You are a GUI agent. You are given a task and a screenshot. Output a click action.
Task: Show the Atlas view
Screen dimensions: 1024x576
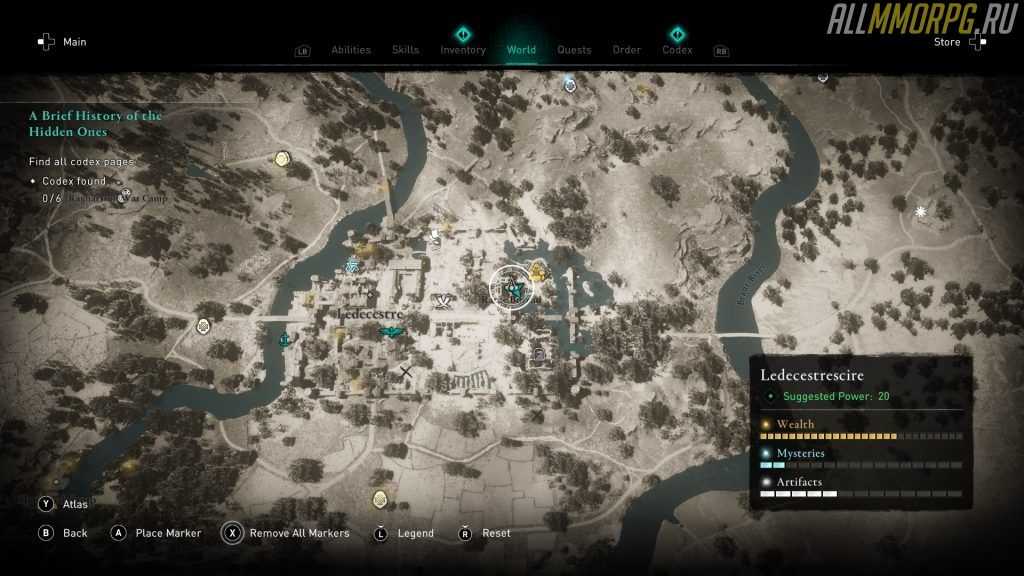(64, 505)
